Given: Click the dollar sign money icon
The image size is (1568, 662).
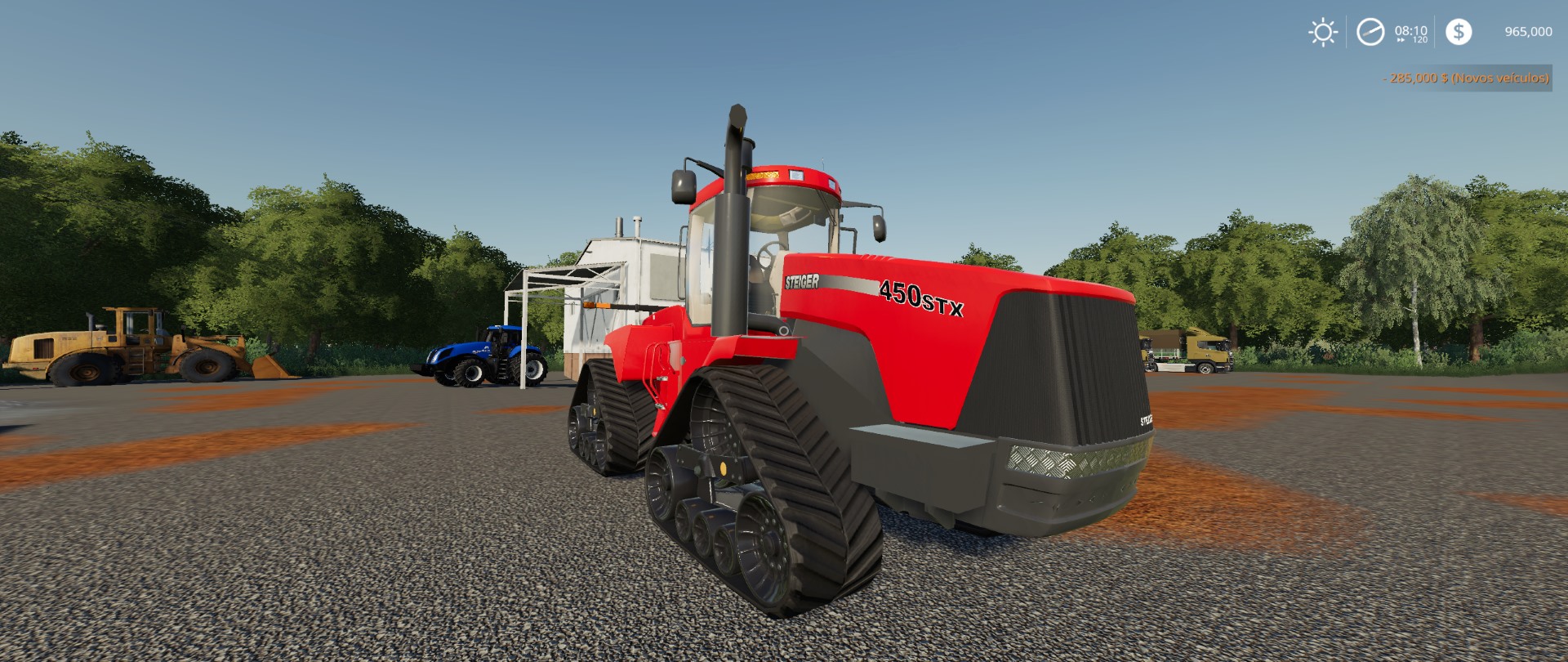Looking at the screenshot, I should (1459, 33).
